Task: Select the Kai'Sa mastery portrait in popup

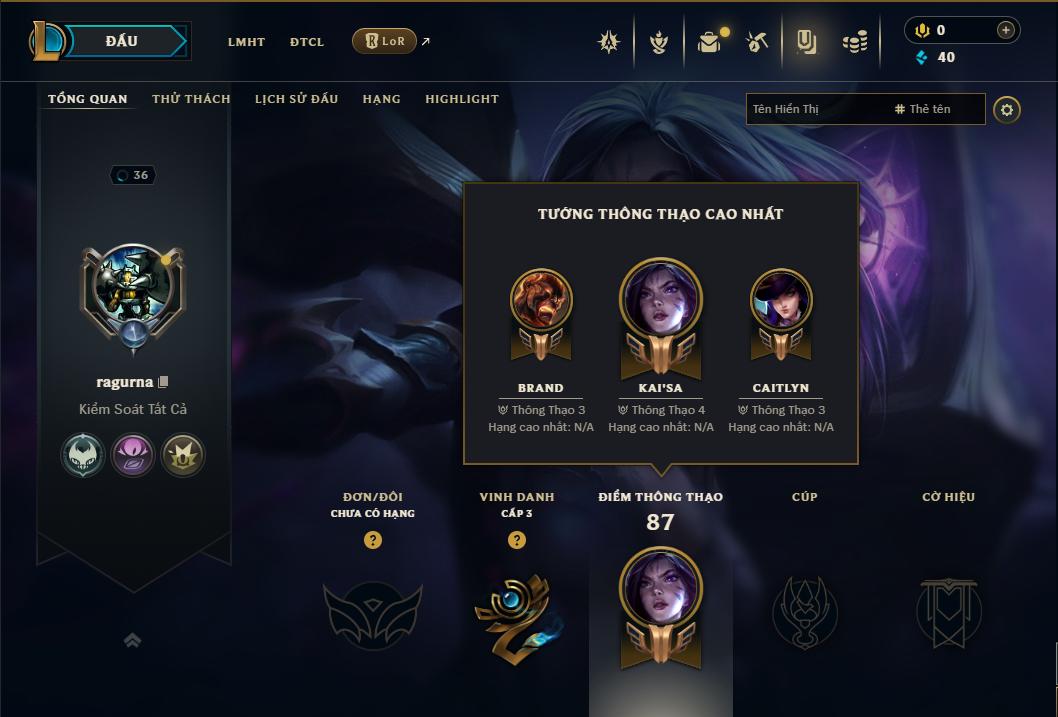Action: (x=661, y=301)
